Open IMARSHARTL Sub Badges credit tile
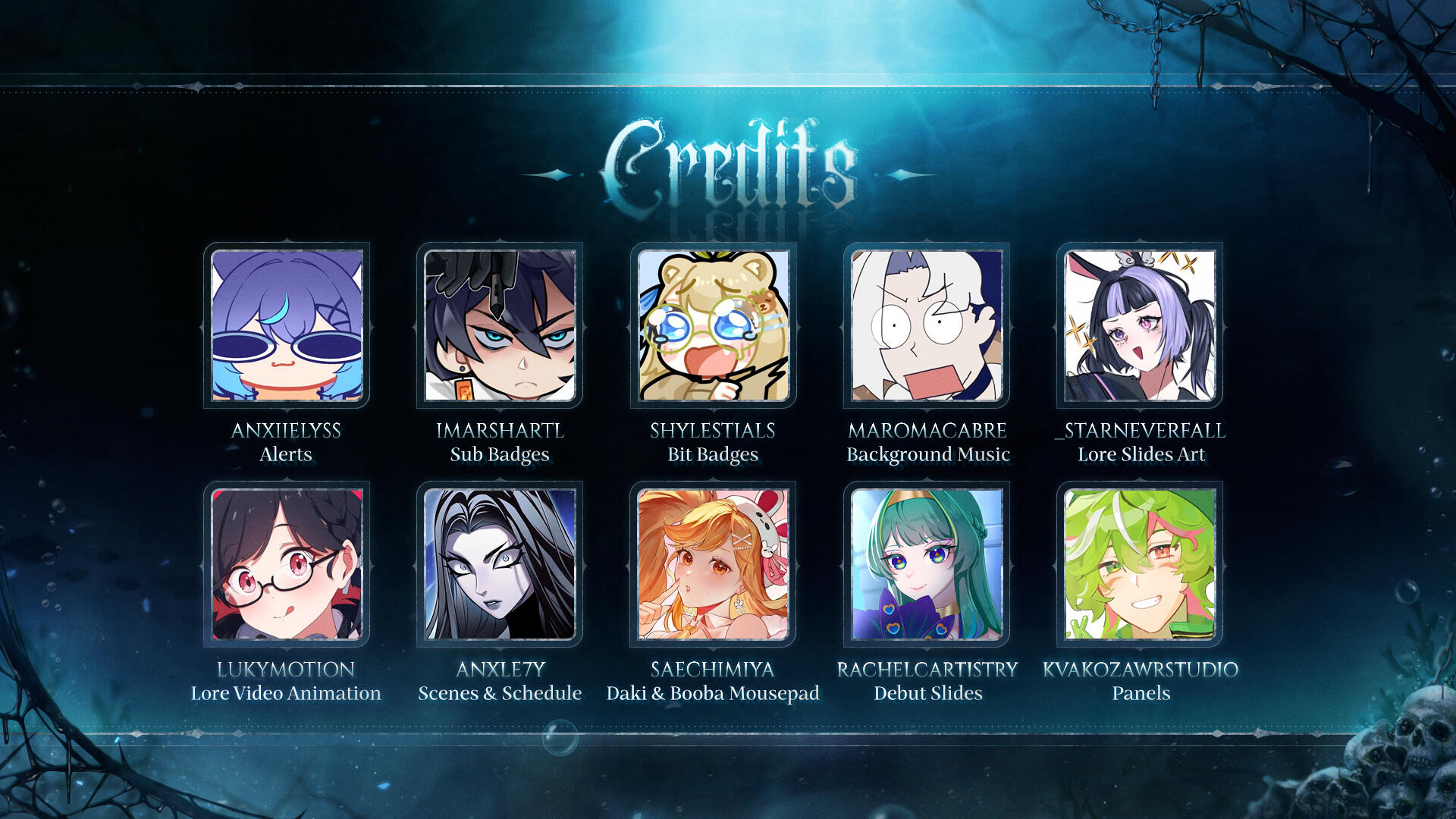This screenshot has width=1456, height=819. [500, 325]
